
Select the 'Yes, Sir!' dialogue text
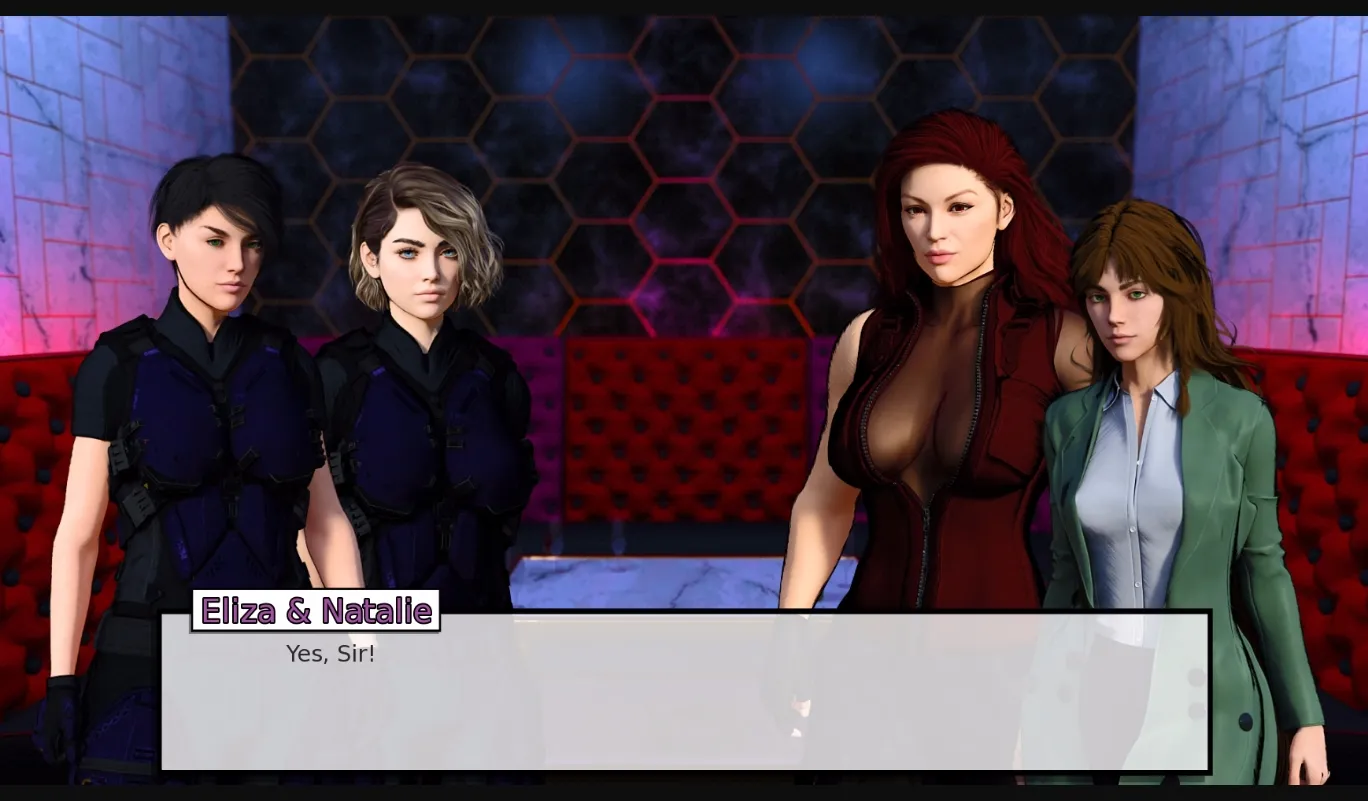point(330,654)
